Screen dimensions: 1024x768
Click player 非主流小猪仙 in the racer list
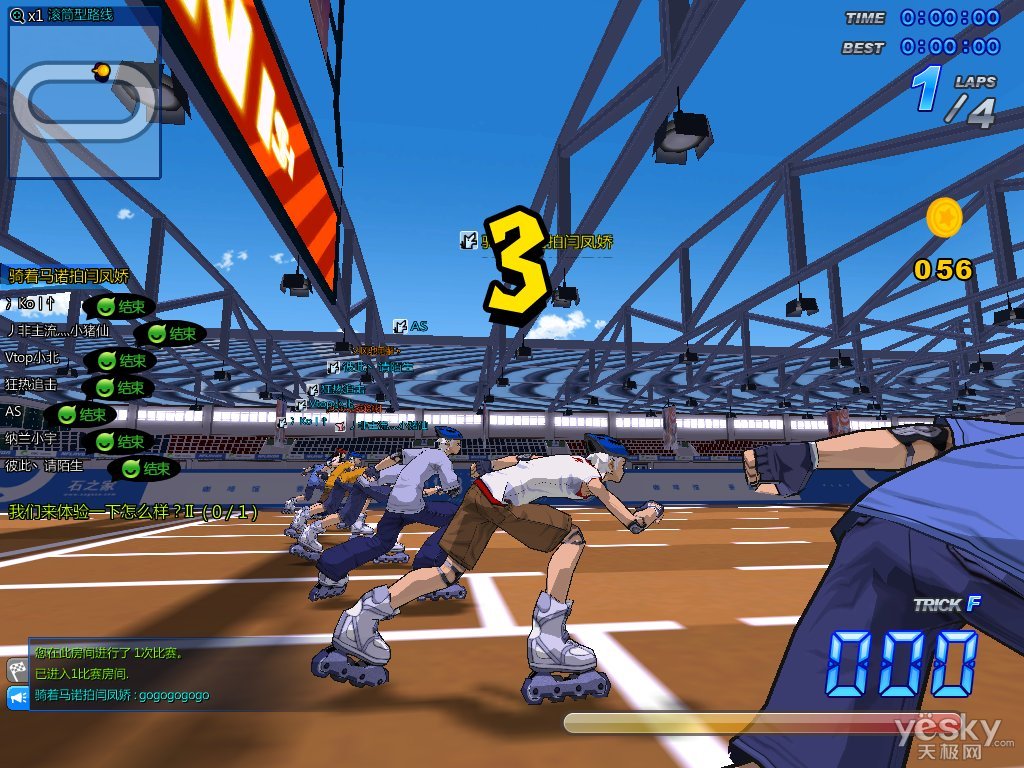(58, 330)
